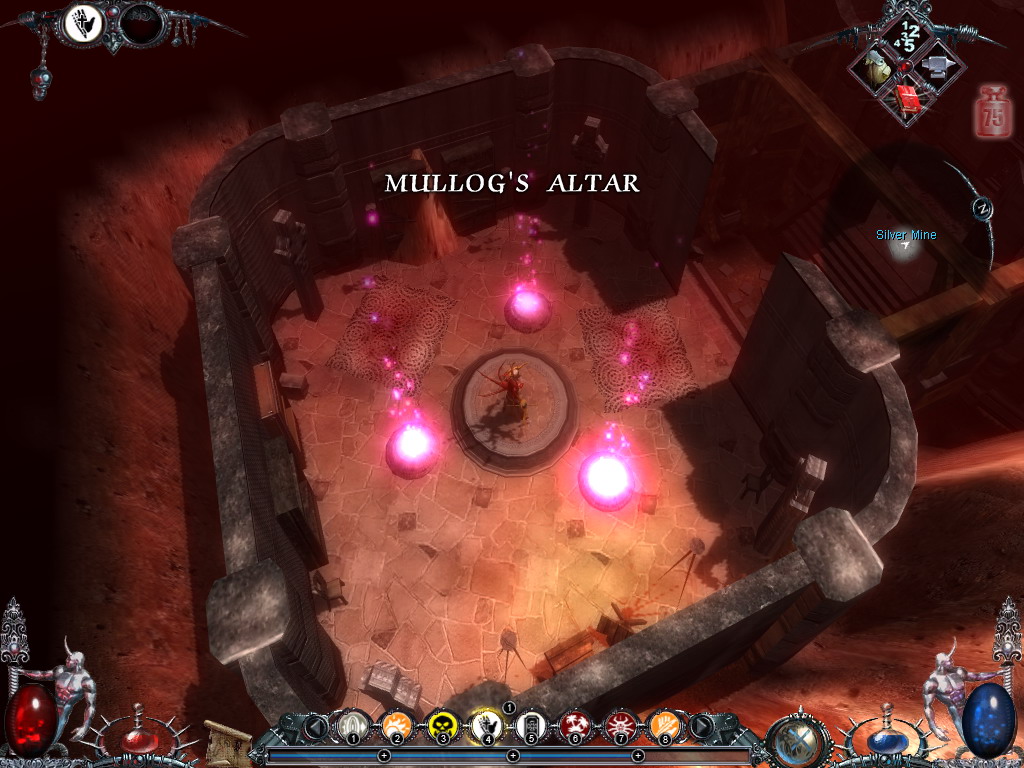Activate the yellow skull skill, slot 3
Screen dimensions: 1024x768
[x=441, y=724]
